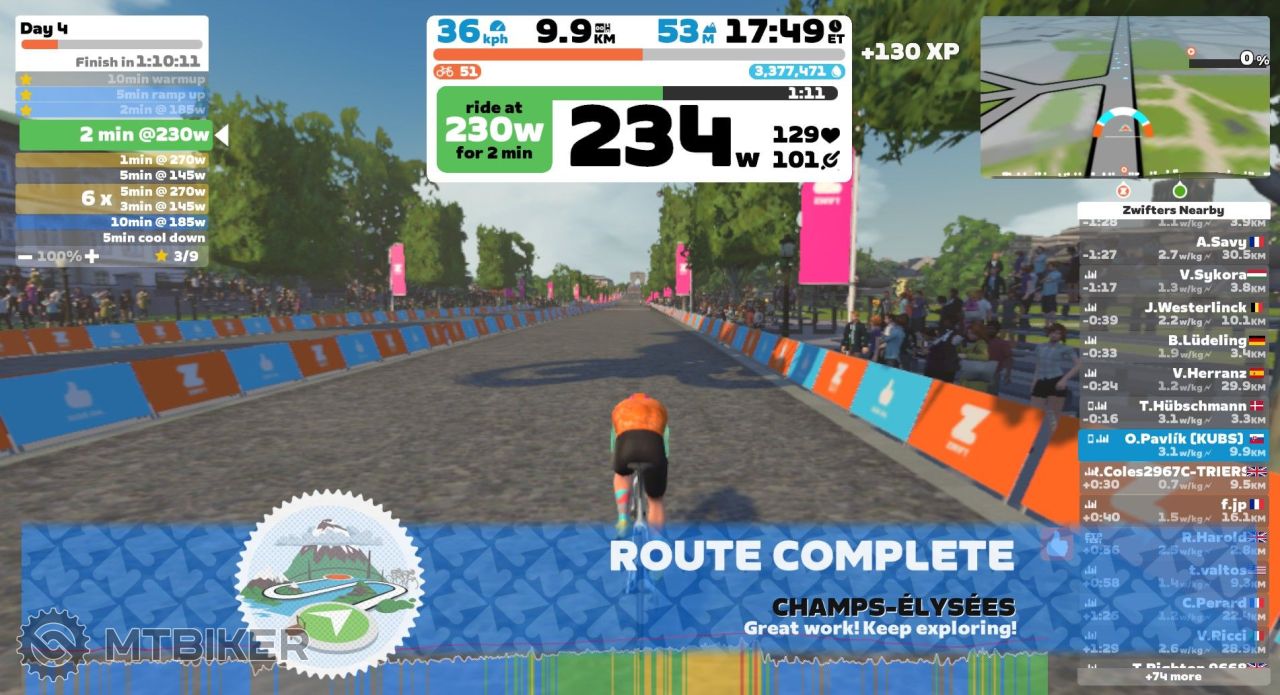This screenshot has height=695, width=1280.
Task: Select the current 2 min @230w workout block
Action: 113,134
